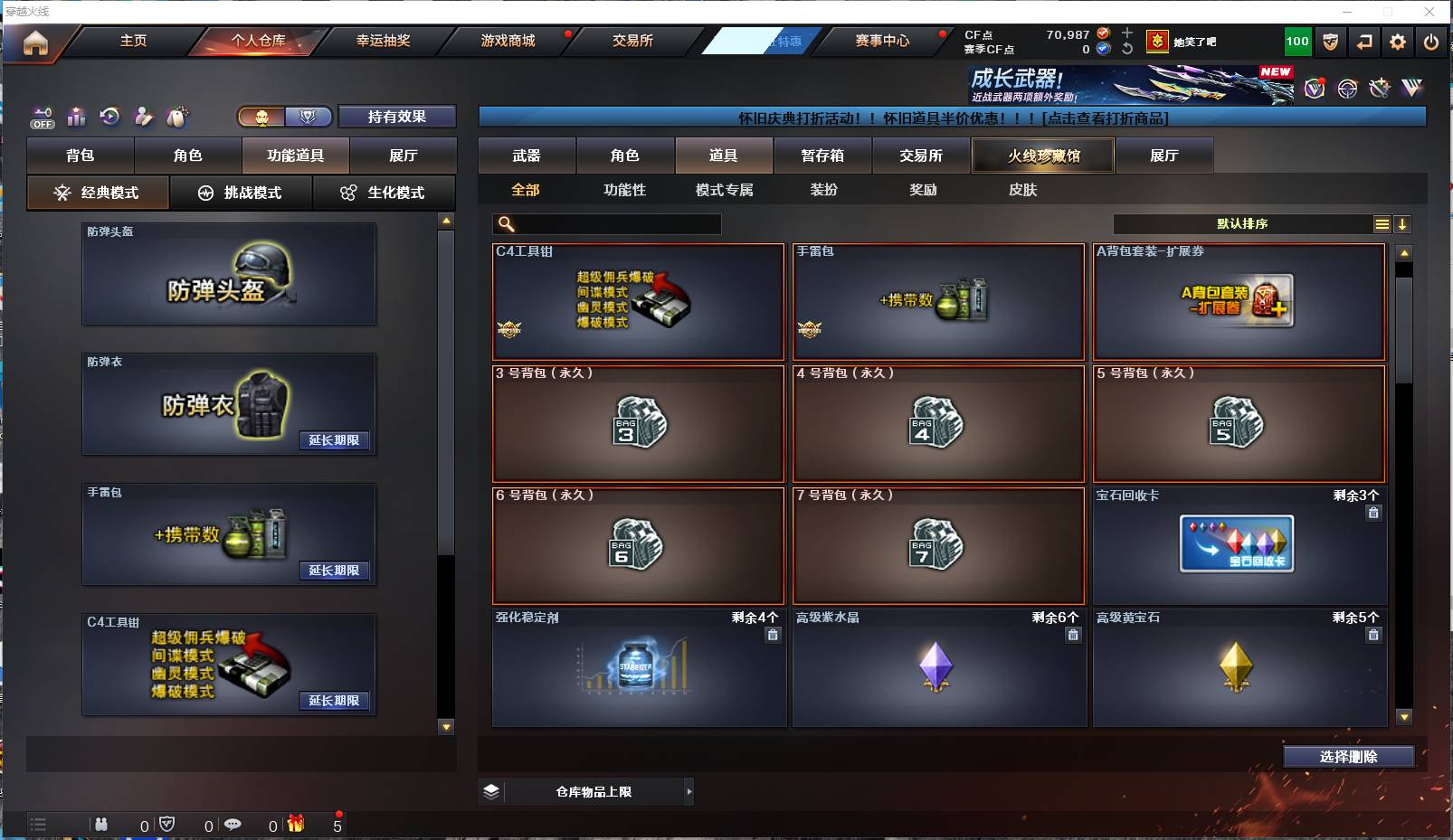Click the green 100 fatigue value indicator
This screenshot has width=1453, height=840.
click(x=1298, y=41)
